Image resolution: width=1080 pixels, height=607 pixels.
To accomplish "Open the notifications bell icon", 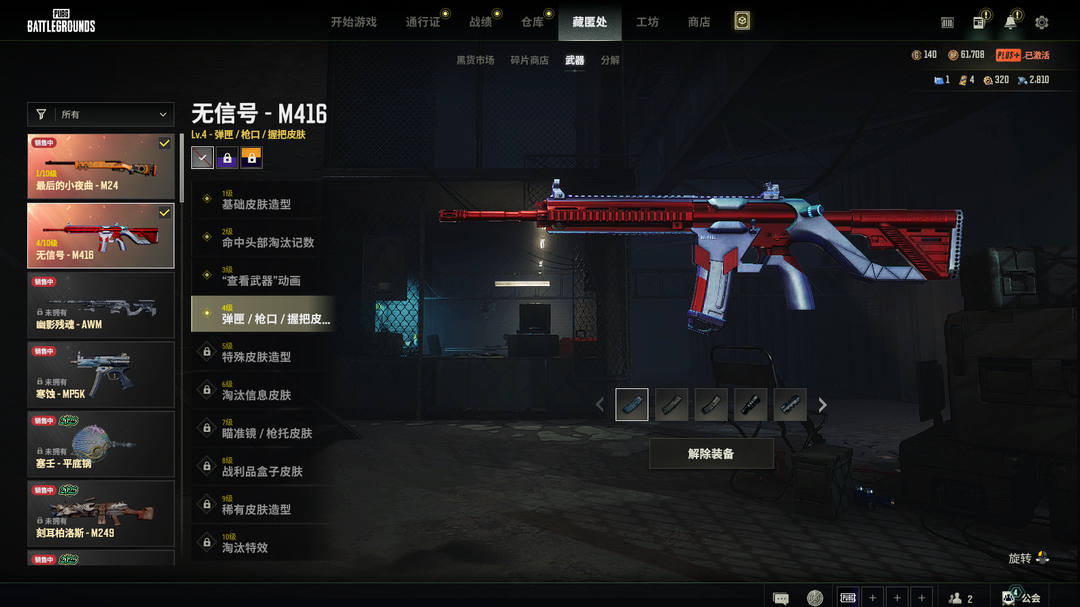I will point(1011,22).
